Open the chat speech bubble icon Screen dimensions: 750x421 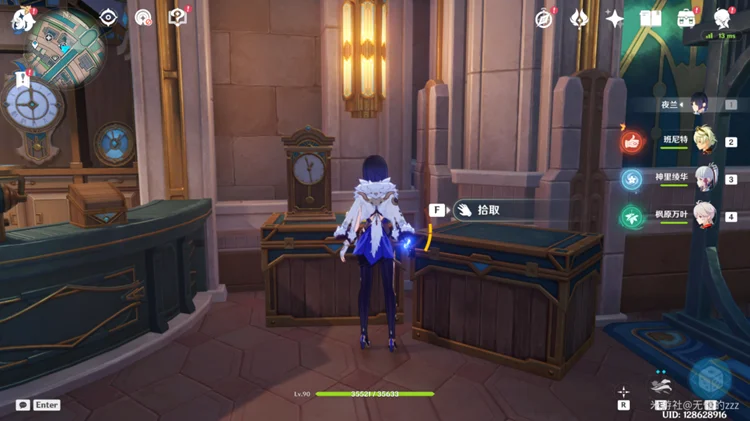(22, 405)
